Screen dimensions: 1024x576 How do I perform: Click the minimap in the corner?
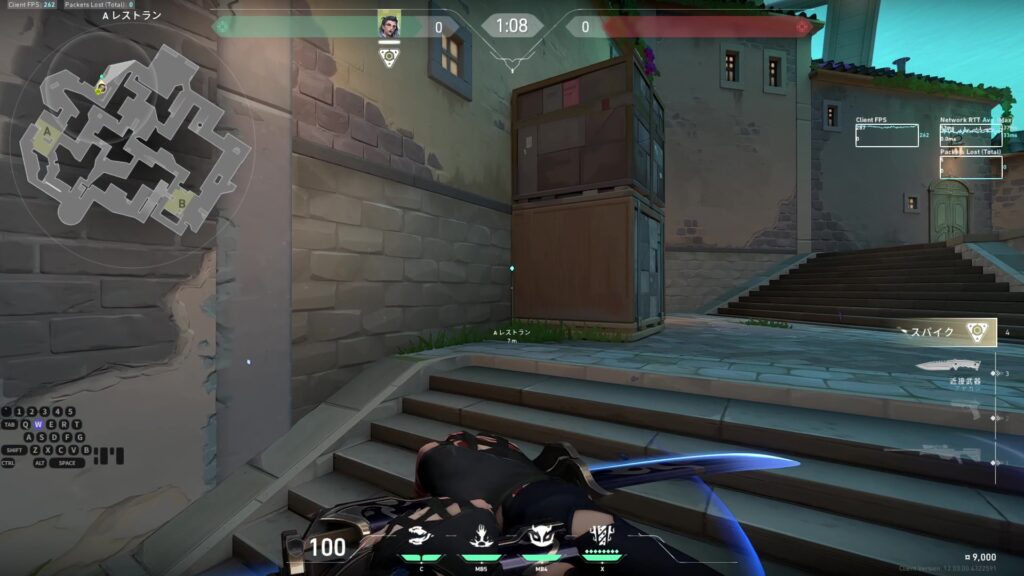133,138
